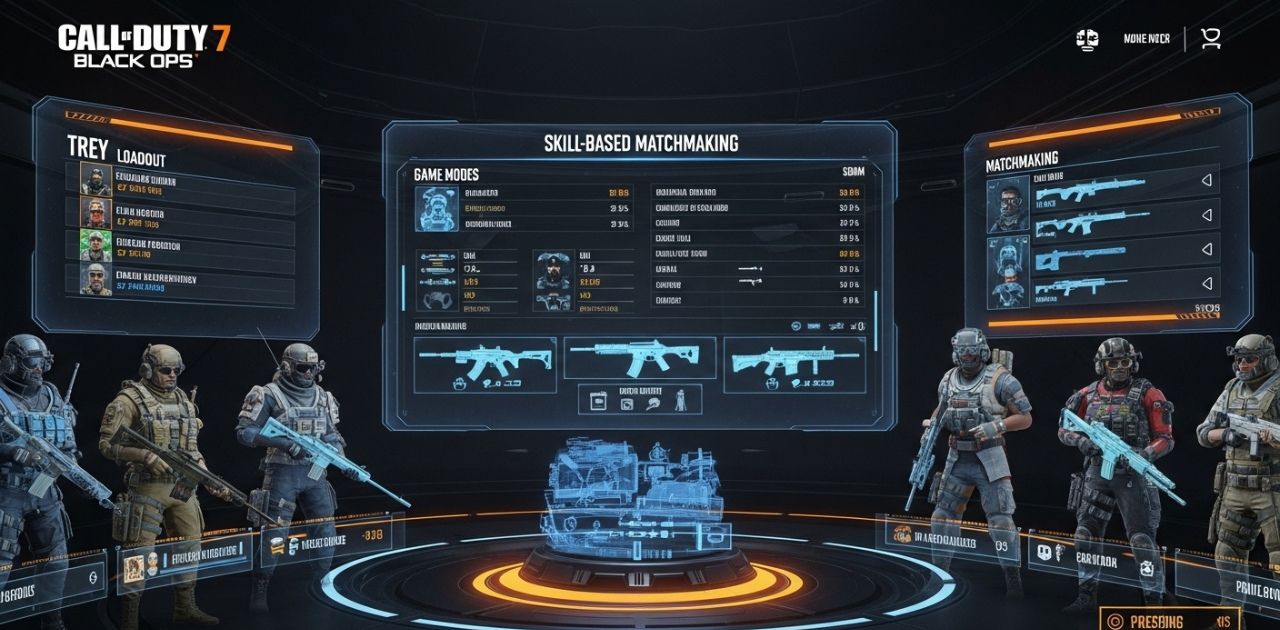Open the shopping cart in the top bar
The height and width of the screenshot is (630, 1280).
pos(1211,39)
